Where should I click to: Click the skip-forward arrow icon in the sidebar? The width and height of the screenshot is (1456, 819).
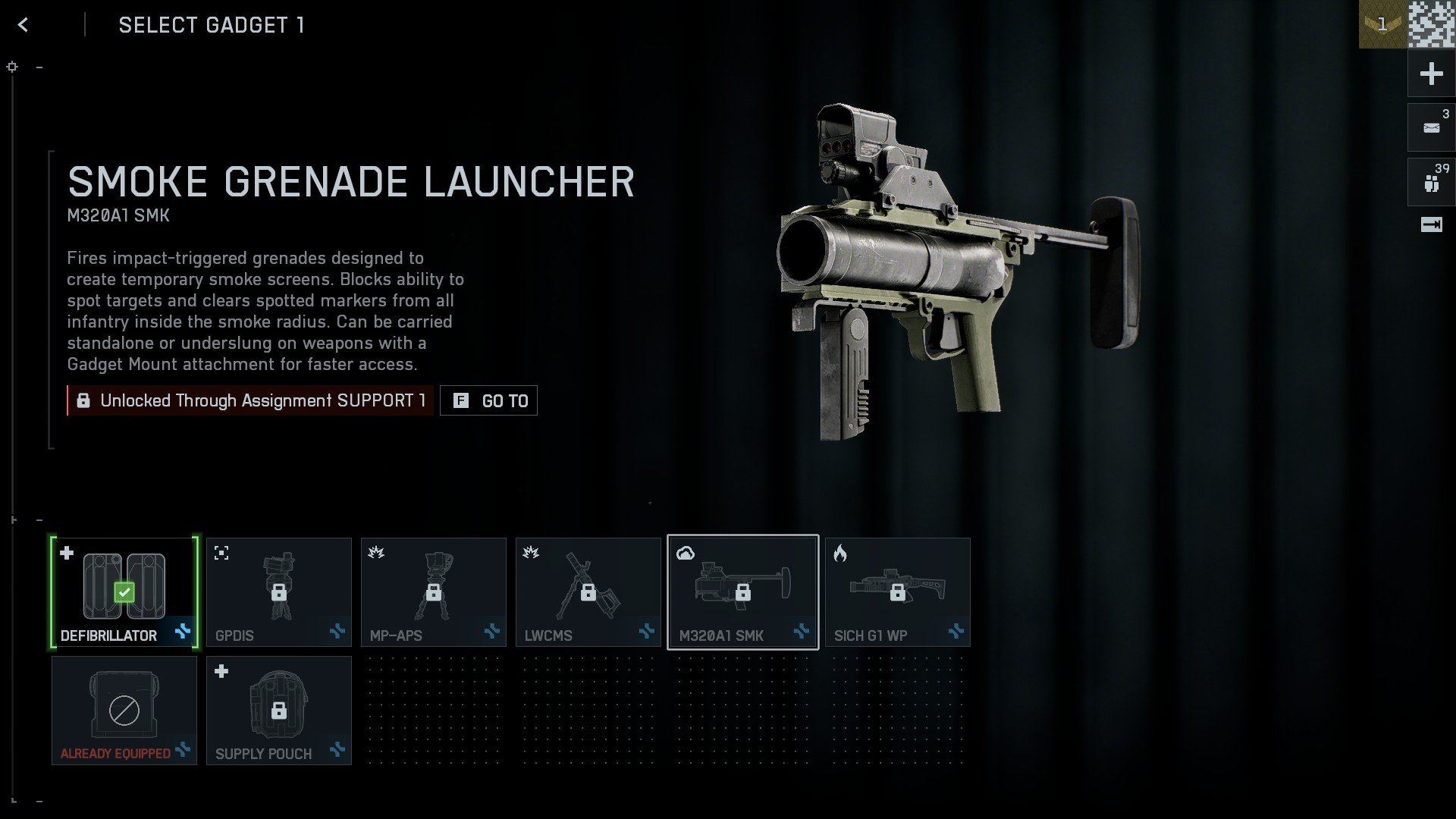[1430, 224]
